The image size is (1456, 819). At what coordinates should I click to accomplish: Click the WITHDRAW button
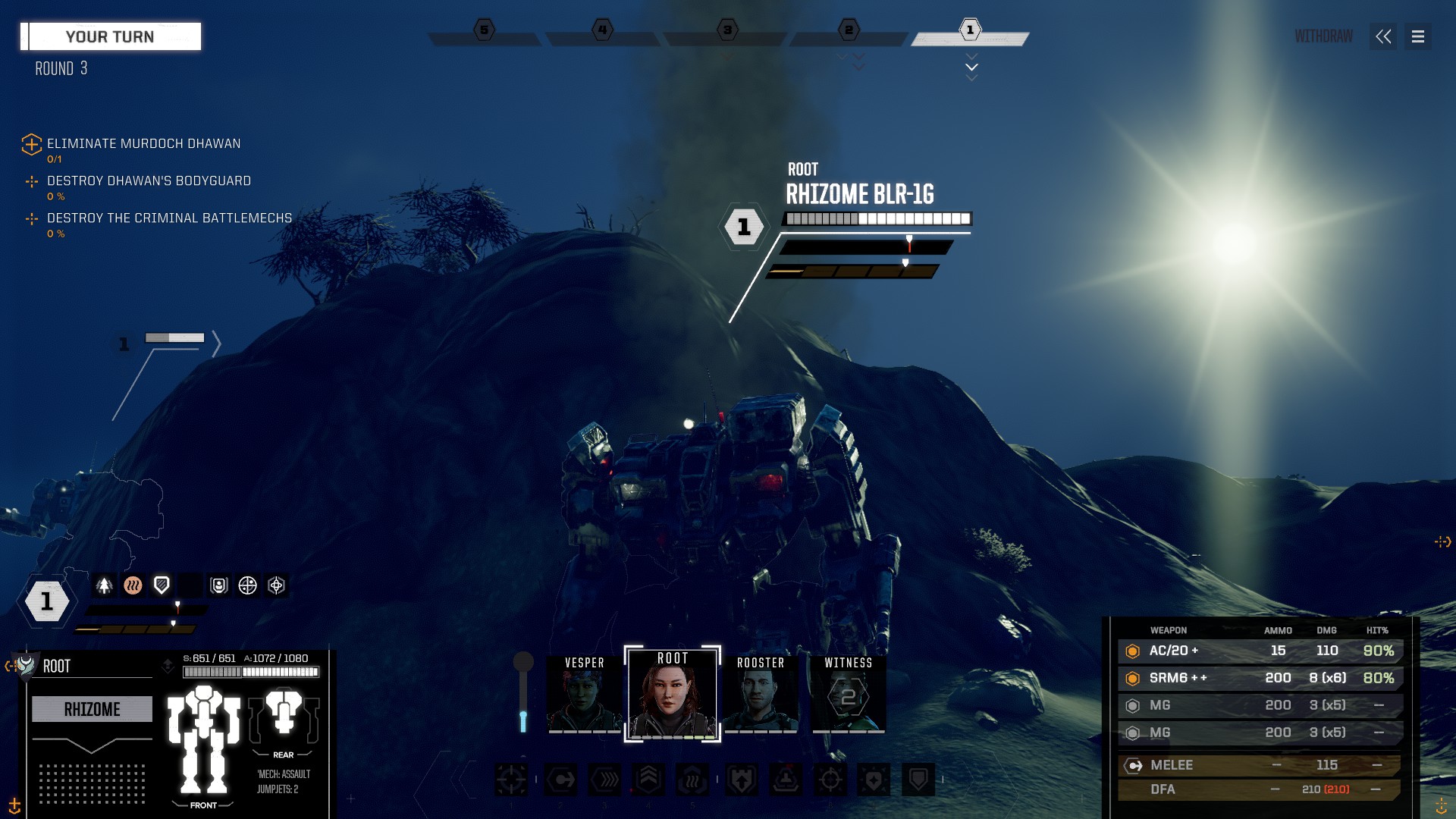1323,36
